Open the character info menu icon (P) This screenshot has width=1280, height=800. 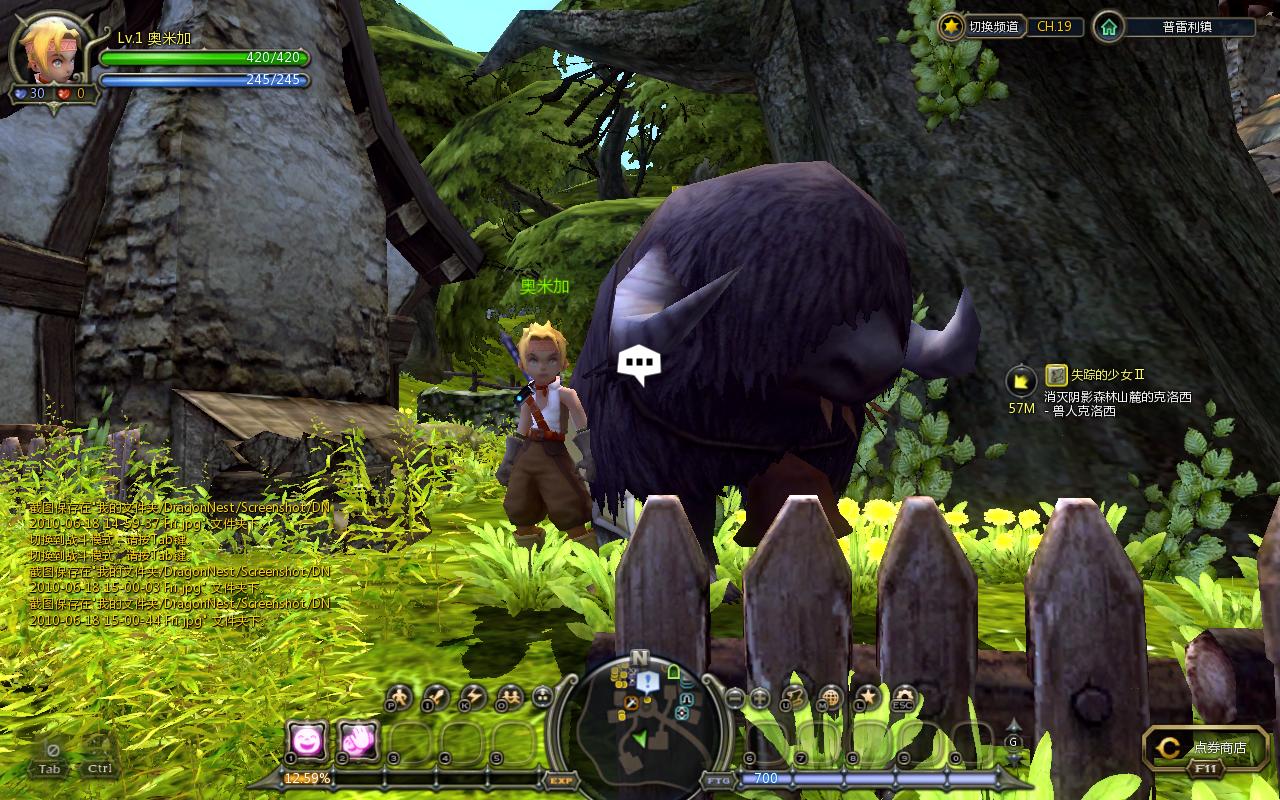tap(399, 697)
